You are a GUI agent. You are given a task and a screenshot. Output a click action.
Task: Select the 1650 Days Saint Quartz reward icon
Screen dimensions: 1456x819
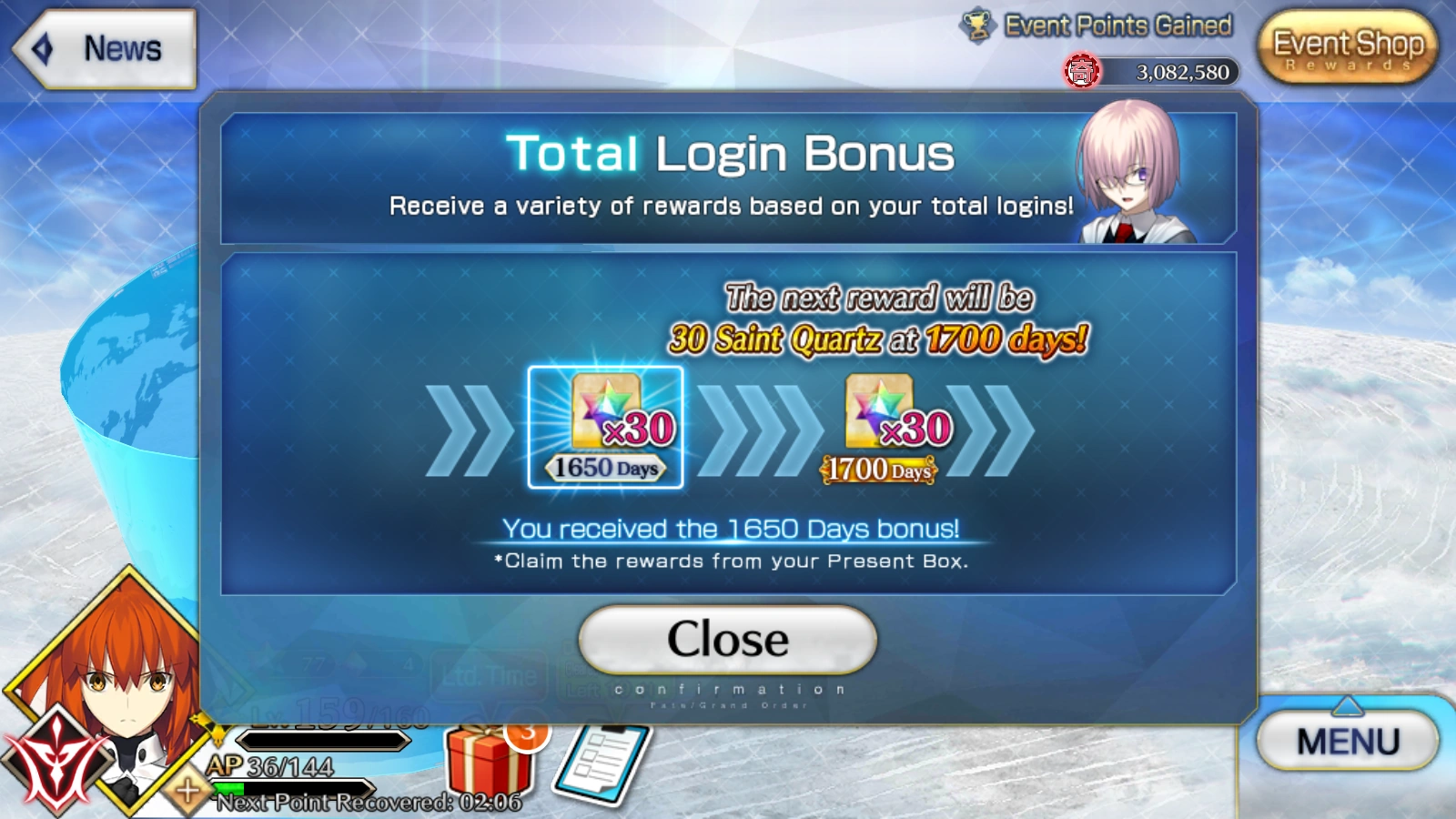[x=603, y=423]
